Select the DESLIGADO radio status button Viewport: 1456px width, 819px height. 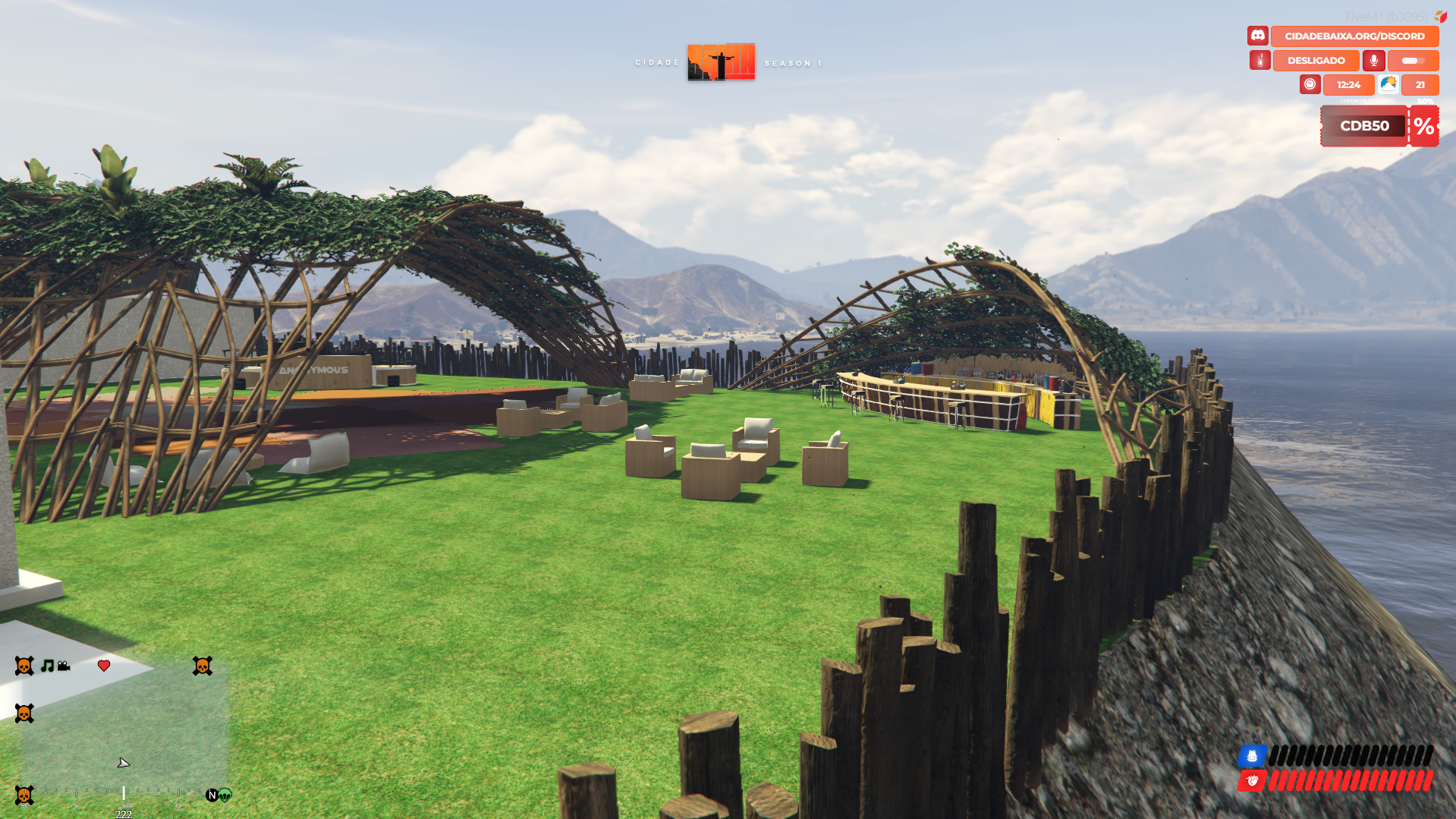point(1316,61)
